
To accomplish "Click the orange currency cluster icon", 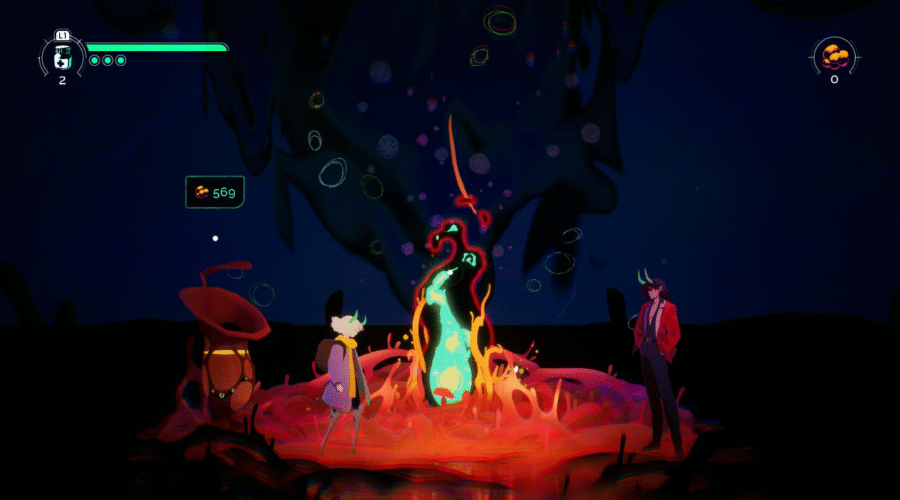I will click(x=834, y=55).
